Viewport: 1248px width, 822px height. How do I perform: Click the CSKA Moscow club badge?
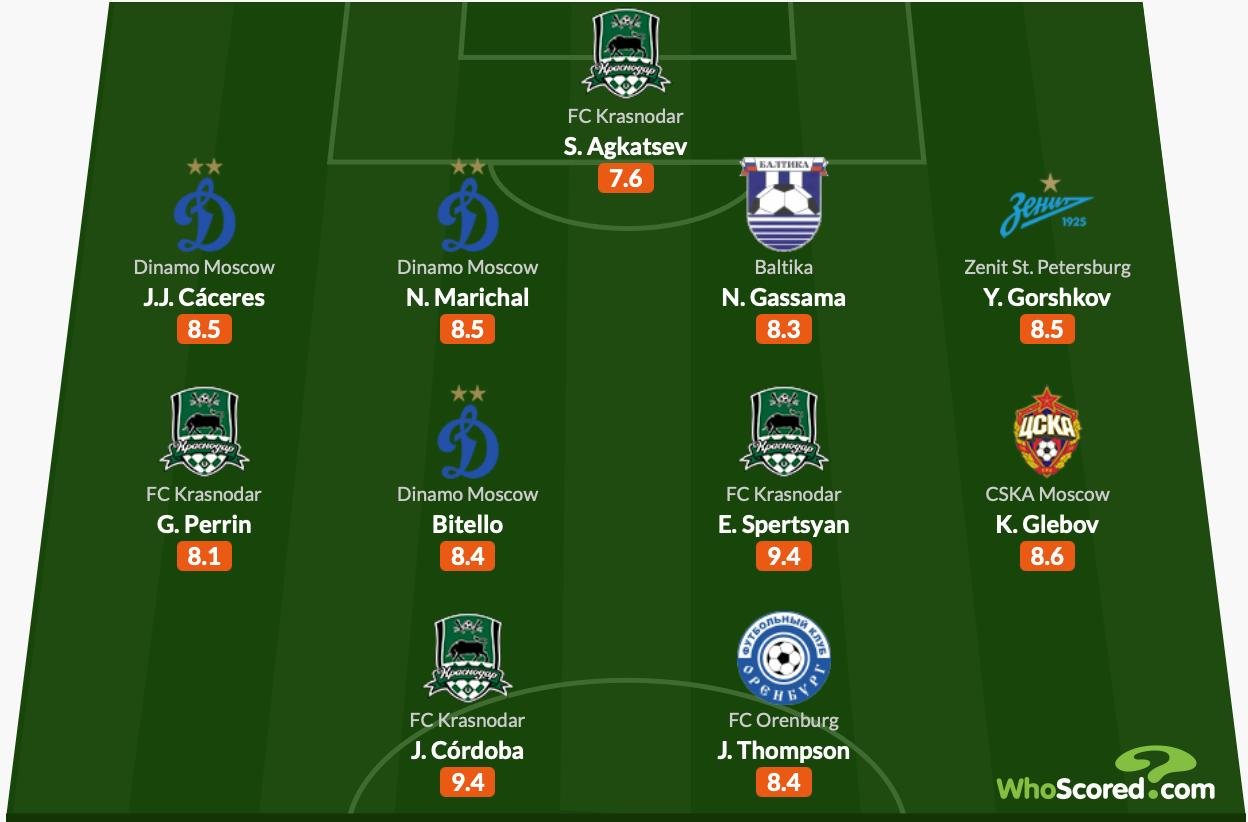click(x=1047, y=432)
